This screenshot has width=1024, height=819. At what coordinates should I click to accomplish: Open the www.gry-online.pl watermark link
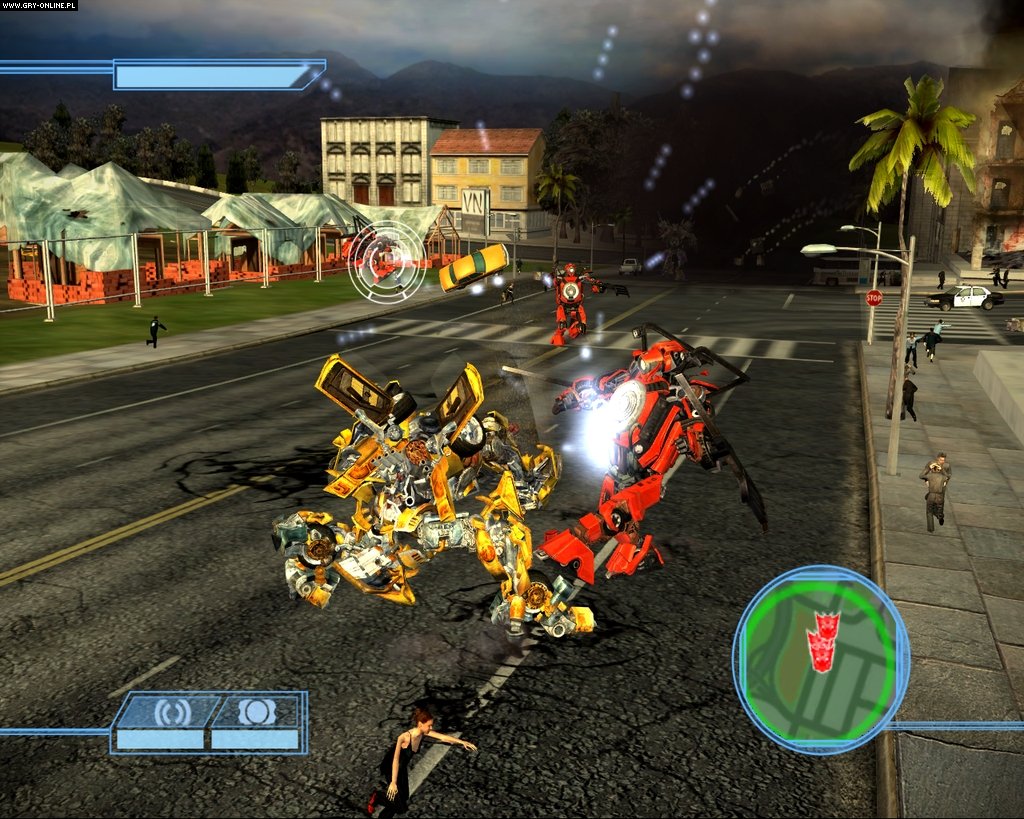(40, 6)
